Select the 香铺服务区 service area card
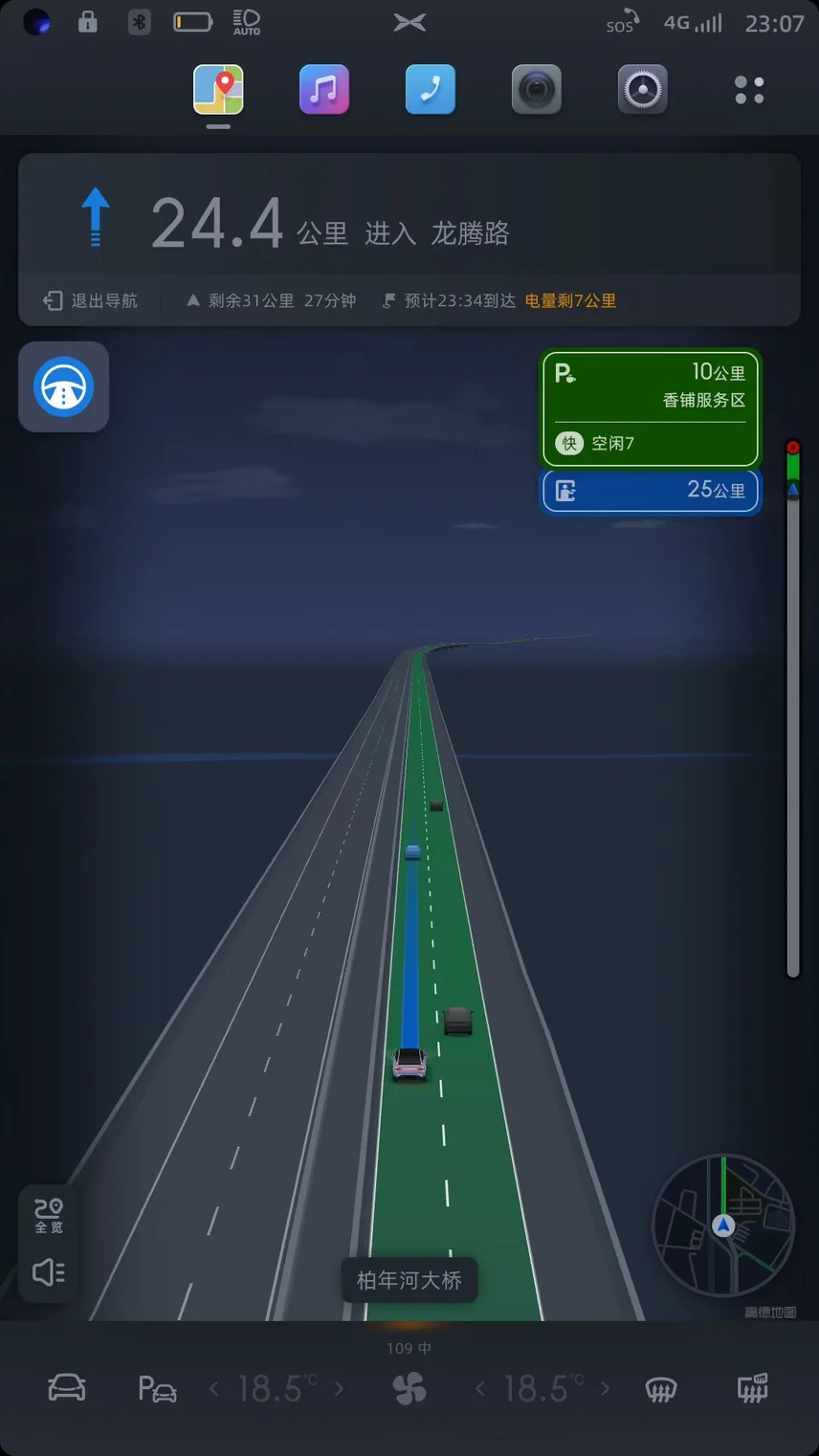 [x=651, y=408]
